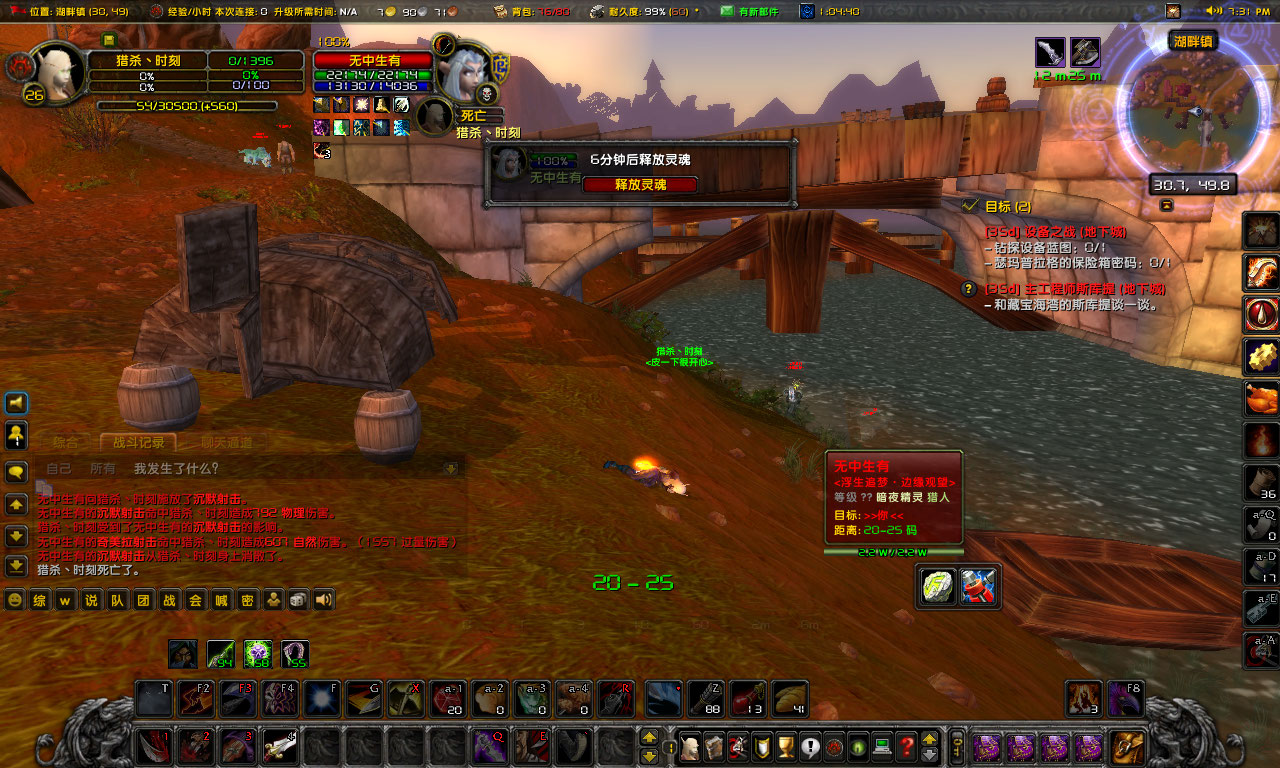This screenshot has width=1280, height=768.
Task: Switch to the 聊天追道 chat tab
Action: click(x=225, y=443)
